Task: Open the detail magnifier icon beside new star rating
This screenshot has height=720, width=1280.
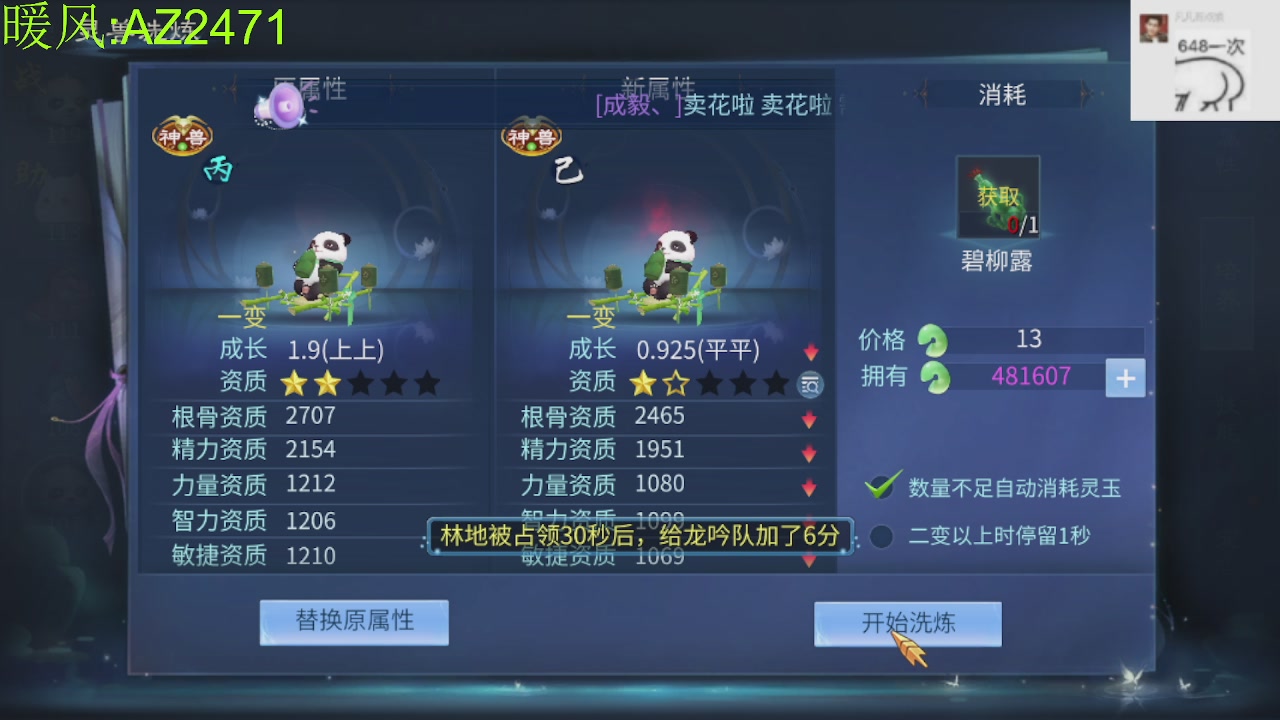Action: 810,384
